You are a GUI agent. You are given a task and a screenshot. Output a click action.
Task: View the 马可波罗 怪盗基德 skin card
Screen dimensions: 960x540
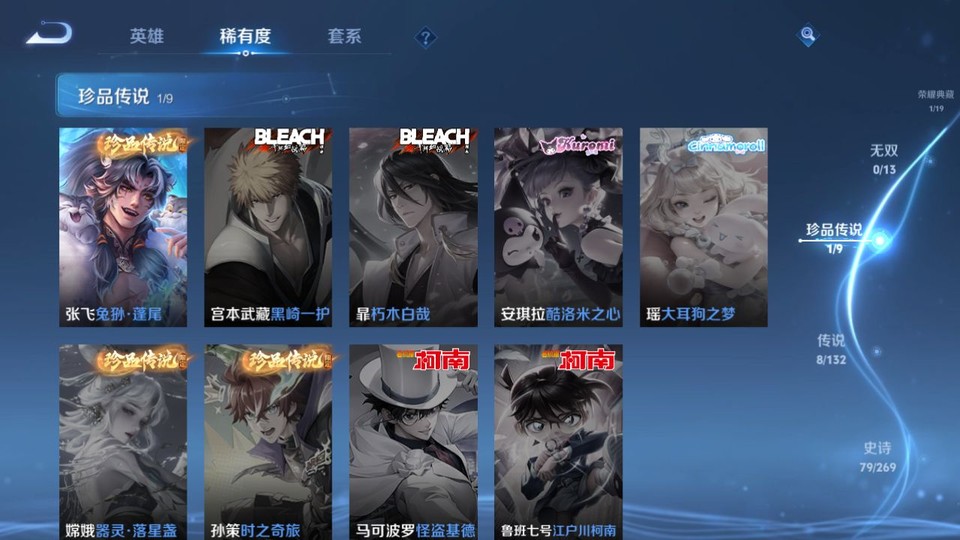[413, 442]
